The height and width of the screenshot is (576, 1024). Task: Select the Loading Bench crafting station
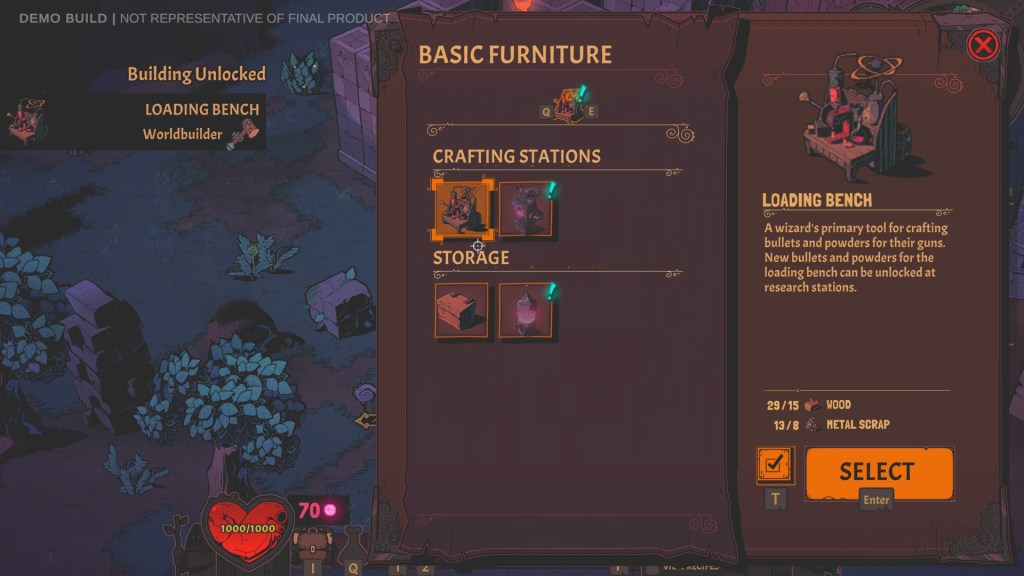pos(462,209)
